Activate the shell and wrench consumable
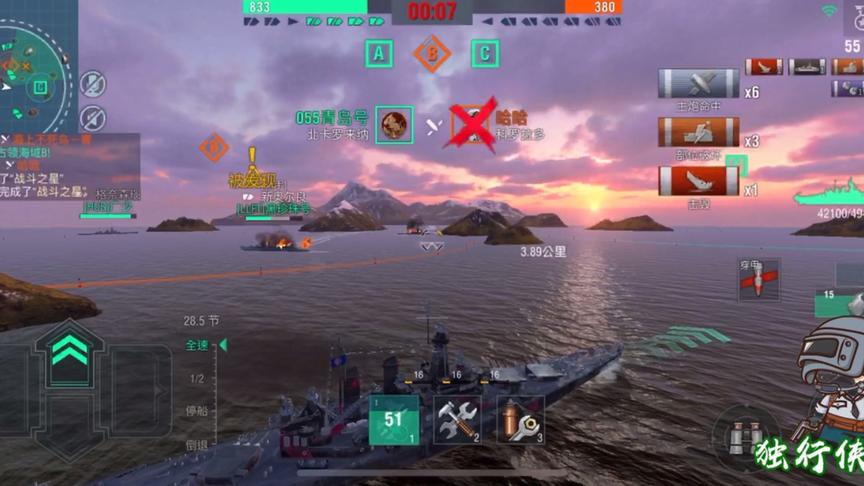Viewport: 864px width, 486px height. click(x=520, y=420)
